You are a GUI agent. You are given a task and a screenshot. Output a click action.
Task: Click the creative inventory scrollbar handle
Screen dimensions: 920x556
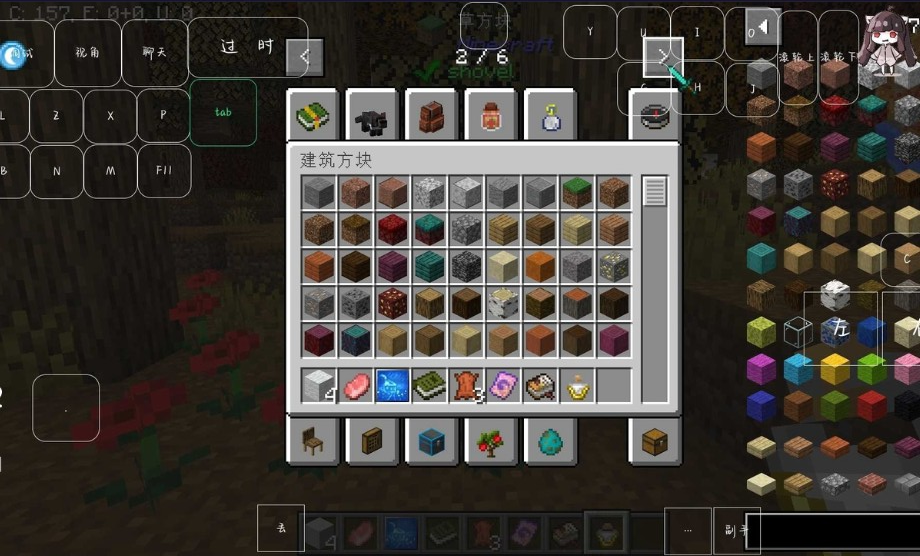[x=654, y=191]
